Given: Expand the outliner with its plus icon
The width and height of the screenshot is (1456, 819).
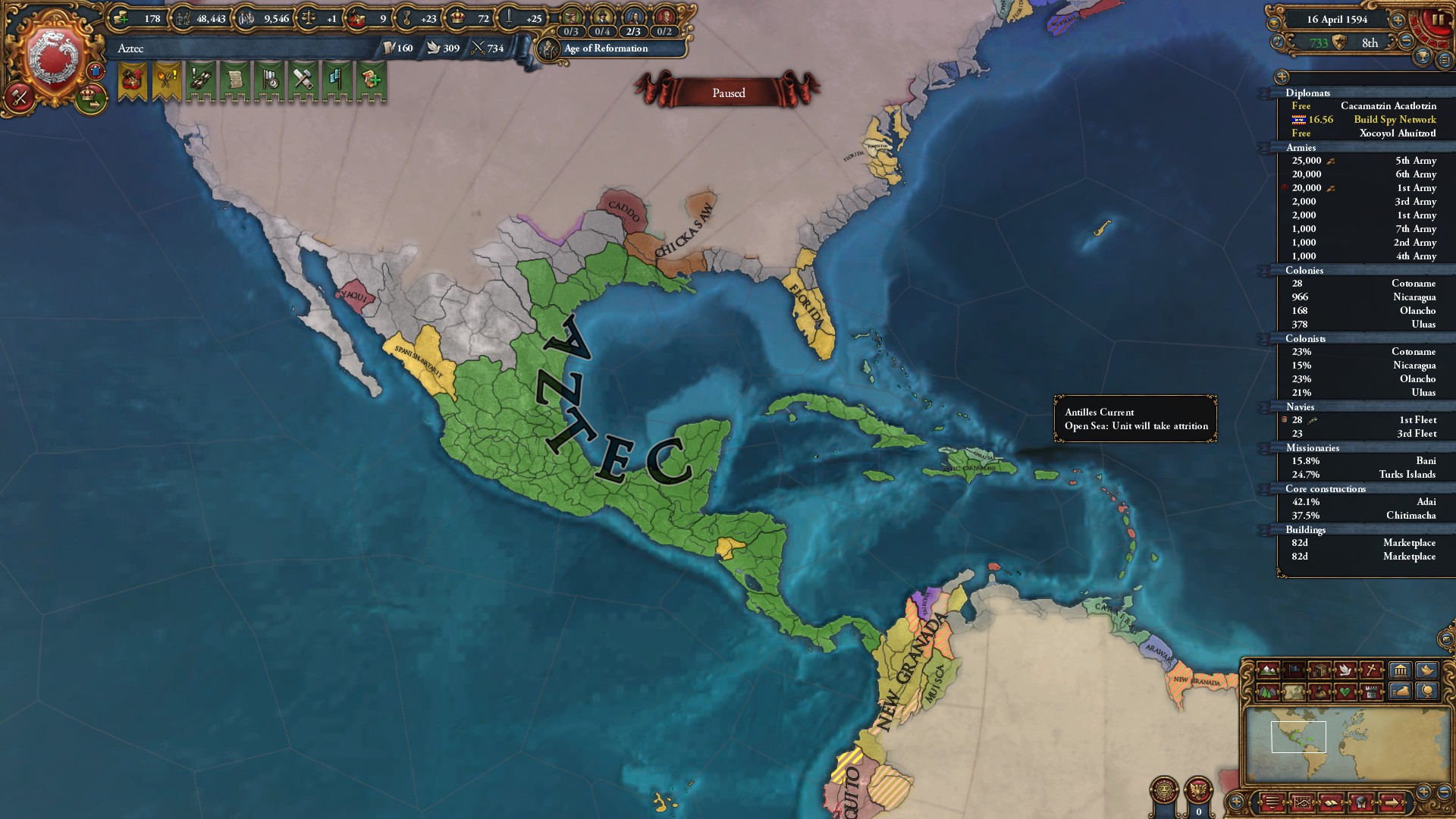Looking at the screenshot, I should click(1282, 77).
